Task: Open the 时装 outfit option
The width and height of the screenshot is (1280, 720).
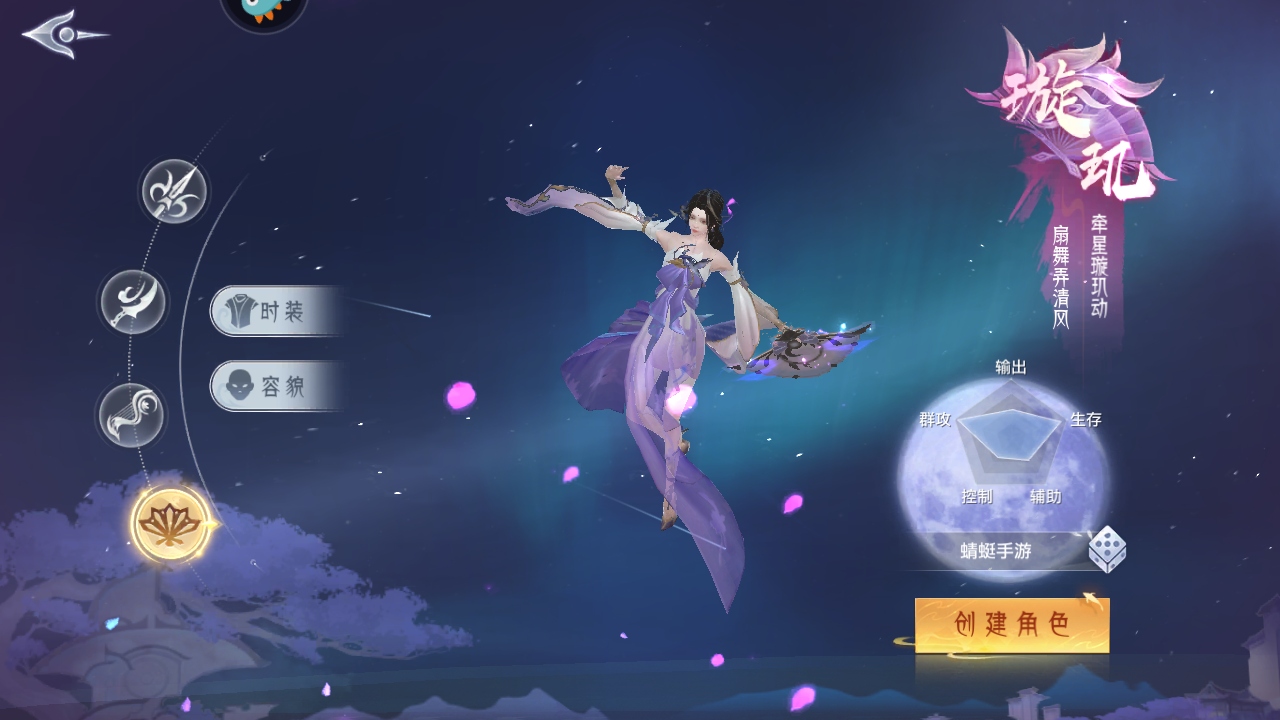Action: 272,312
